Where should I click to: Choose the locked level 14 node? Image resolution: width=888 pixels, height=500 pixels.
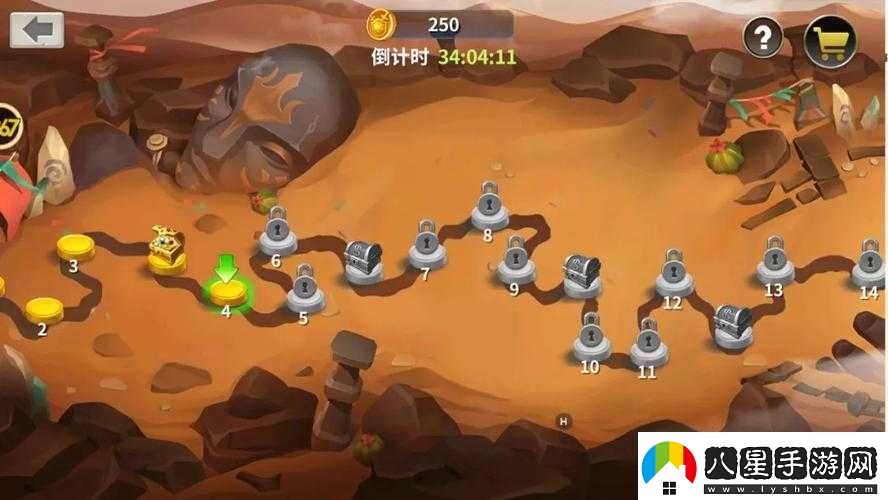(869, 265)
